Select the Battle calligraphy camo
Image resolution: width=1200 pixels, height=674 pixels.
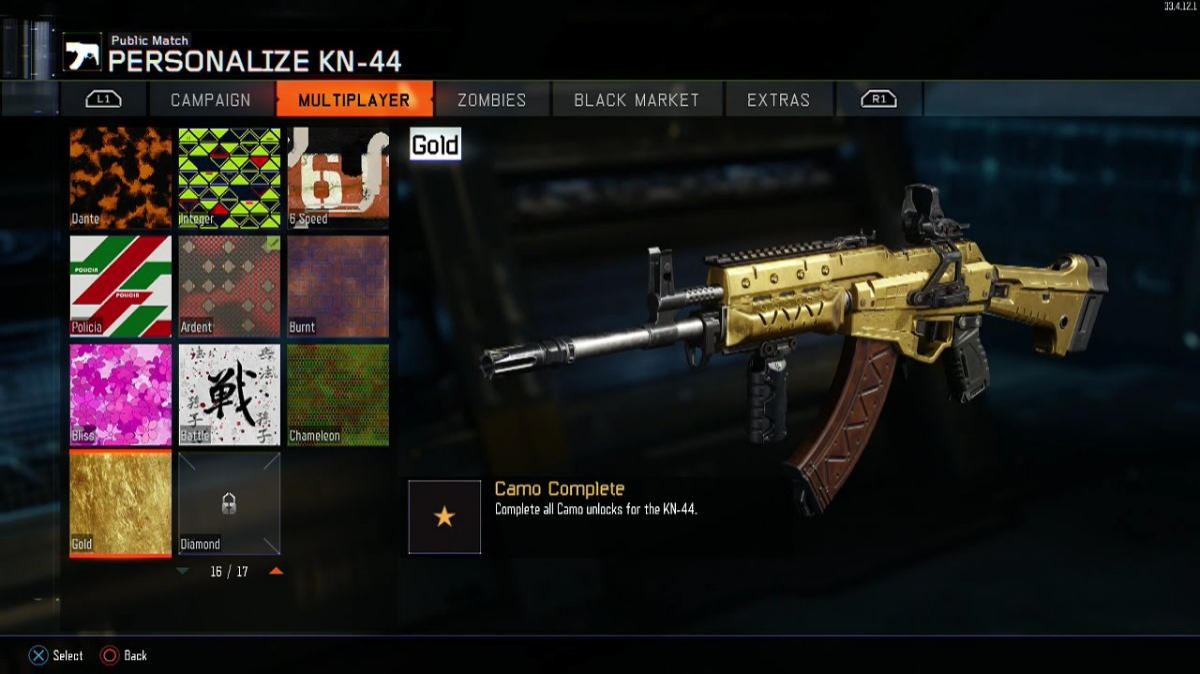click(x=229, y=394)
